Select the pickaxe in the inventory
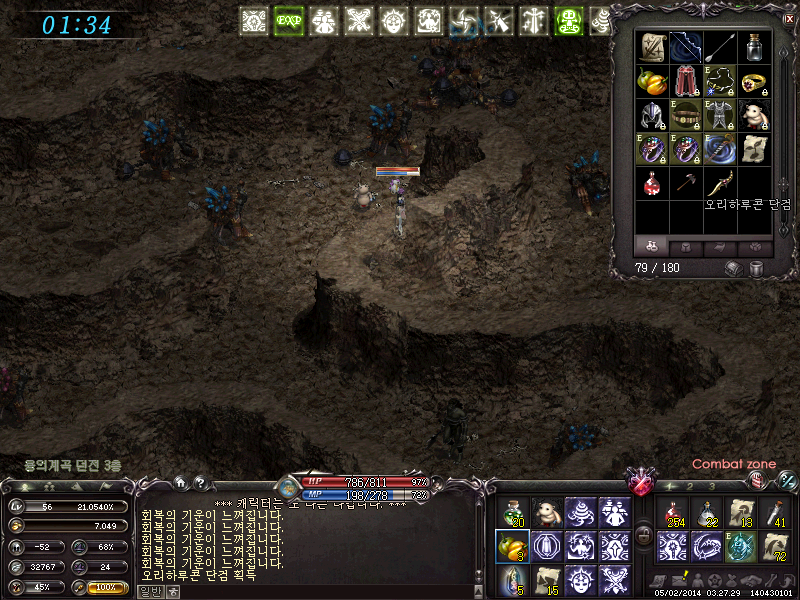This screenshot has height=600, width=800. click(685, 183)
